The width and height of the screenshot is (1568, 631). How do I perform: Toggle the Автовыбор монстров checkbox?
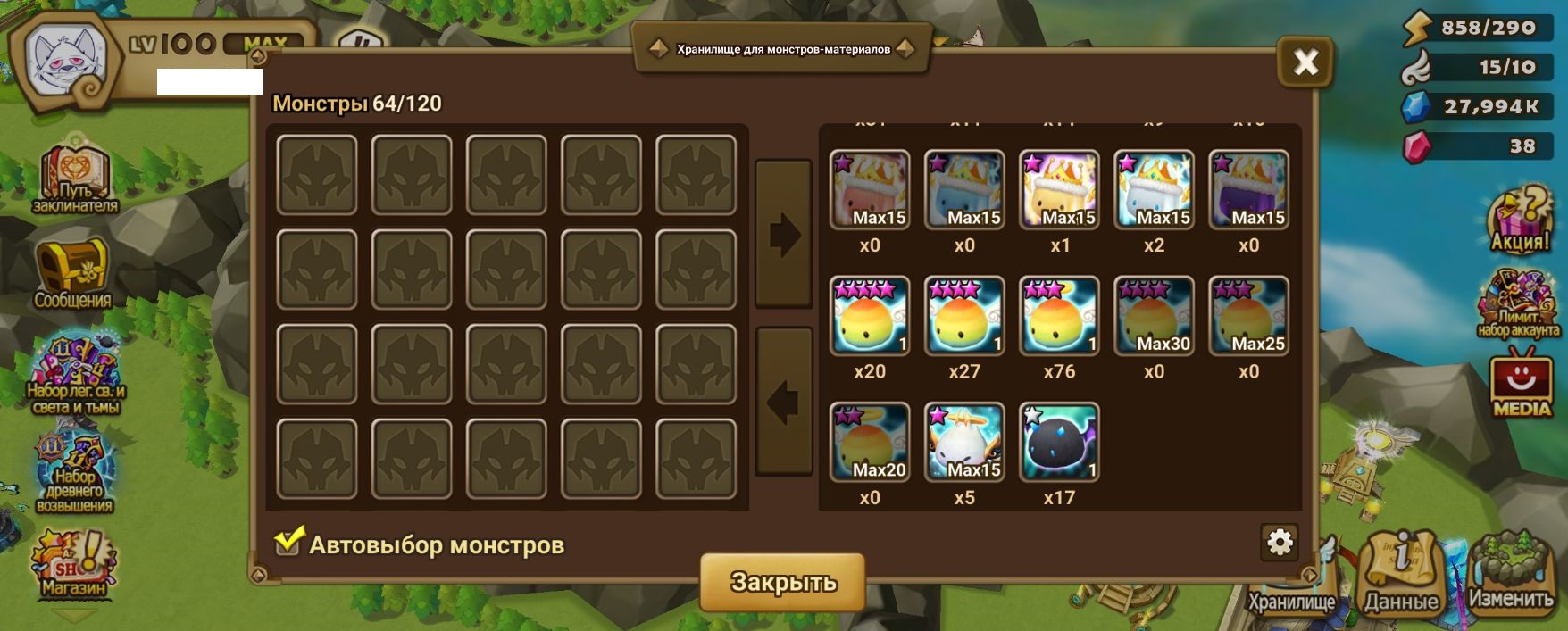(288, 542)
